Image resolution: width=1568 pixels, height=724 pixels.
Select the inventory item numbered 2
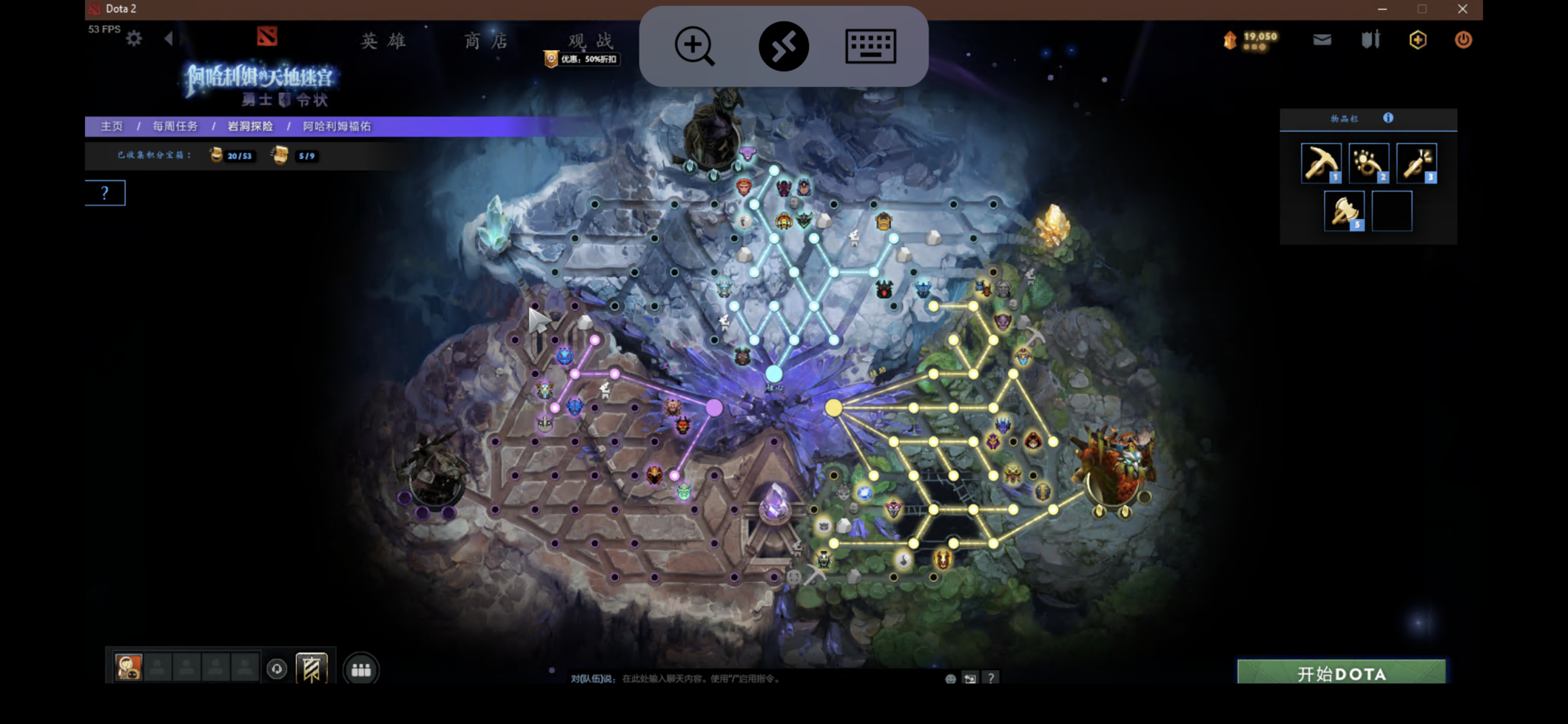[x=1368, y=163]
